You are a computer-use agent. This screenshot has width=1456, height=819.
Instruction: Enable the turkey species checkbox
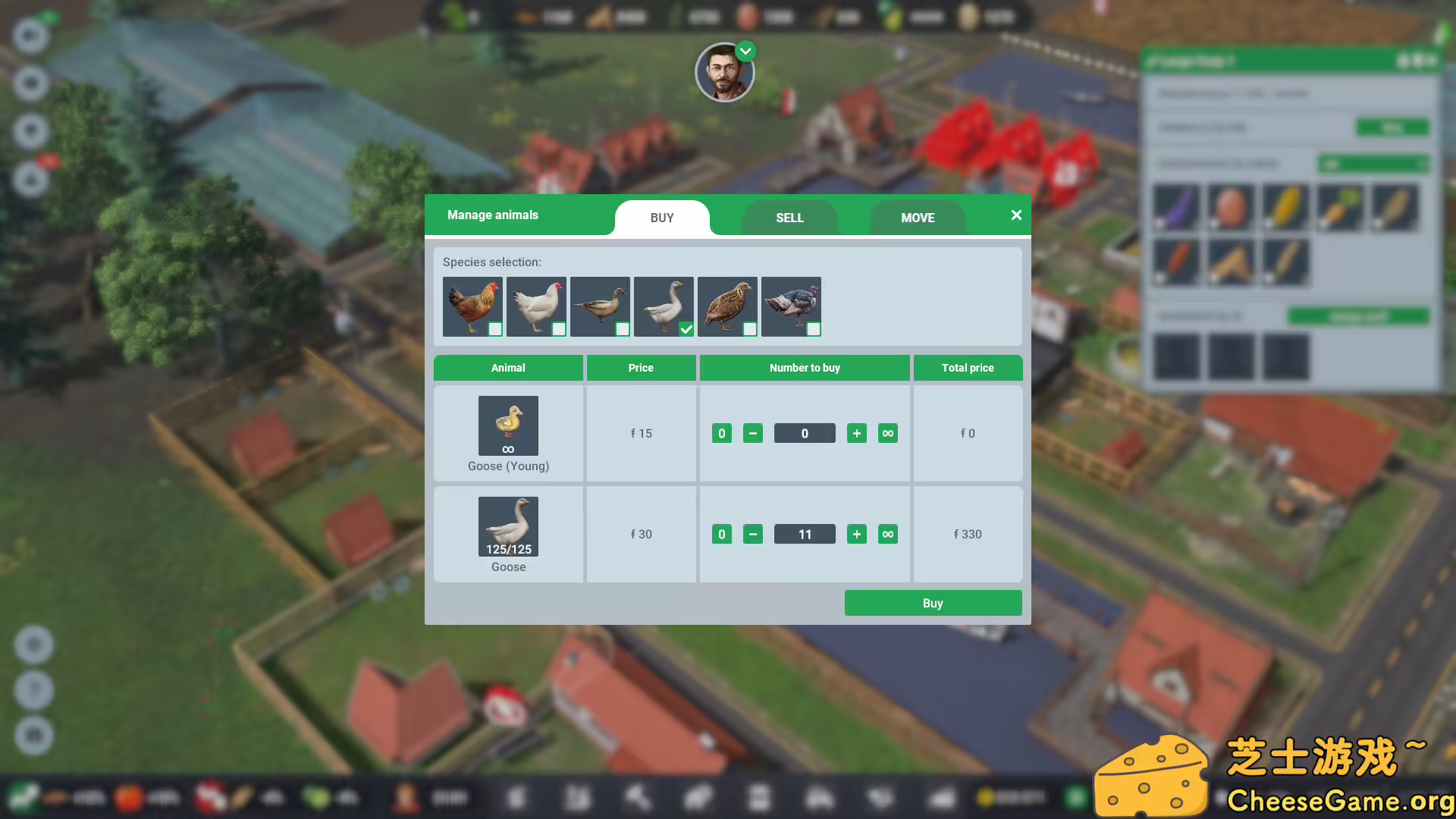point(814,329)
